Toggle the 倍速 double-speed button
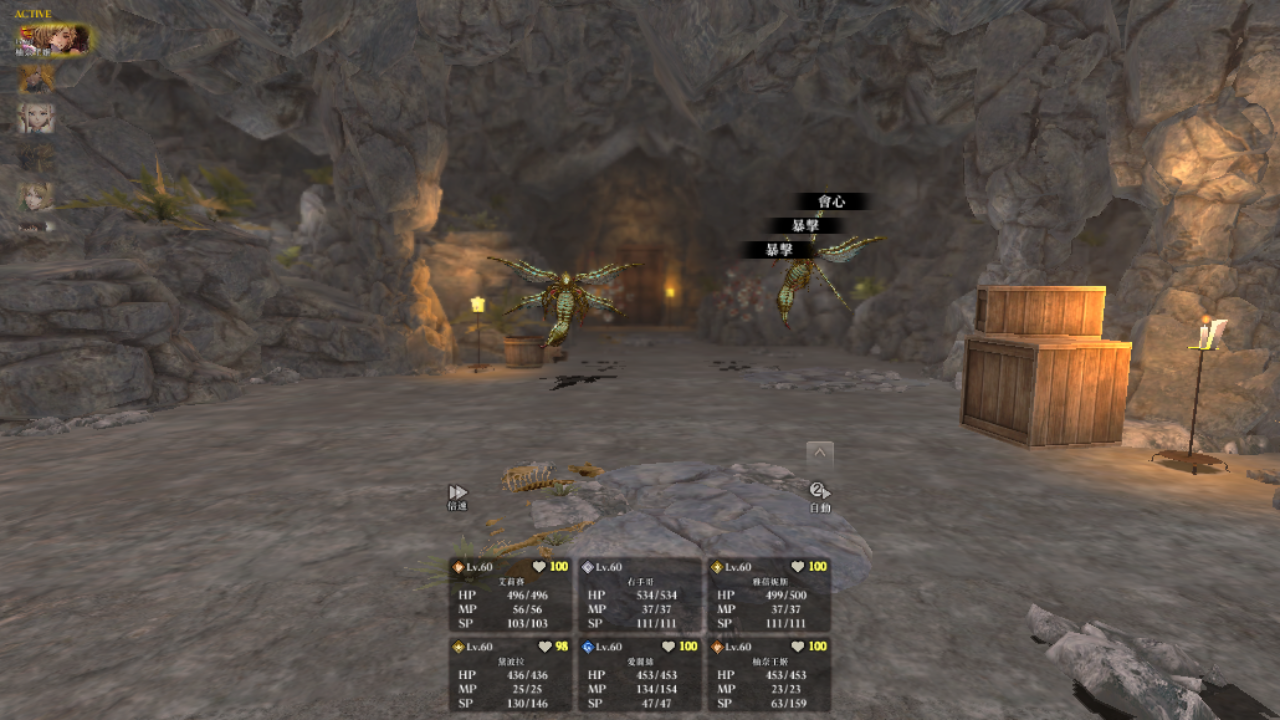 click(457, 497)
